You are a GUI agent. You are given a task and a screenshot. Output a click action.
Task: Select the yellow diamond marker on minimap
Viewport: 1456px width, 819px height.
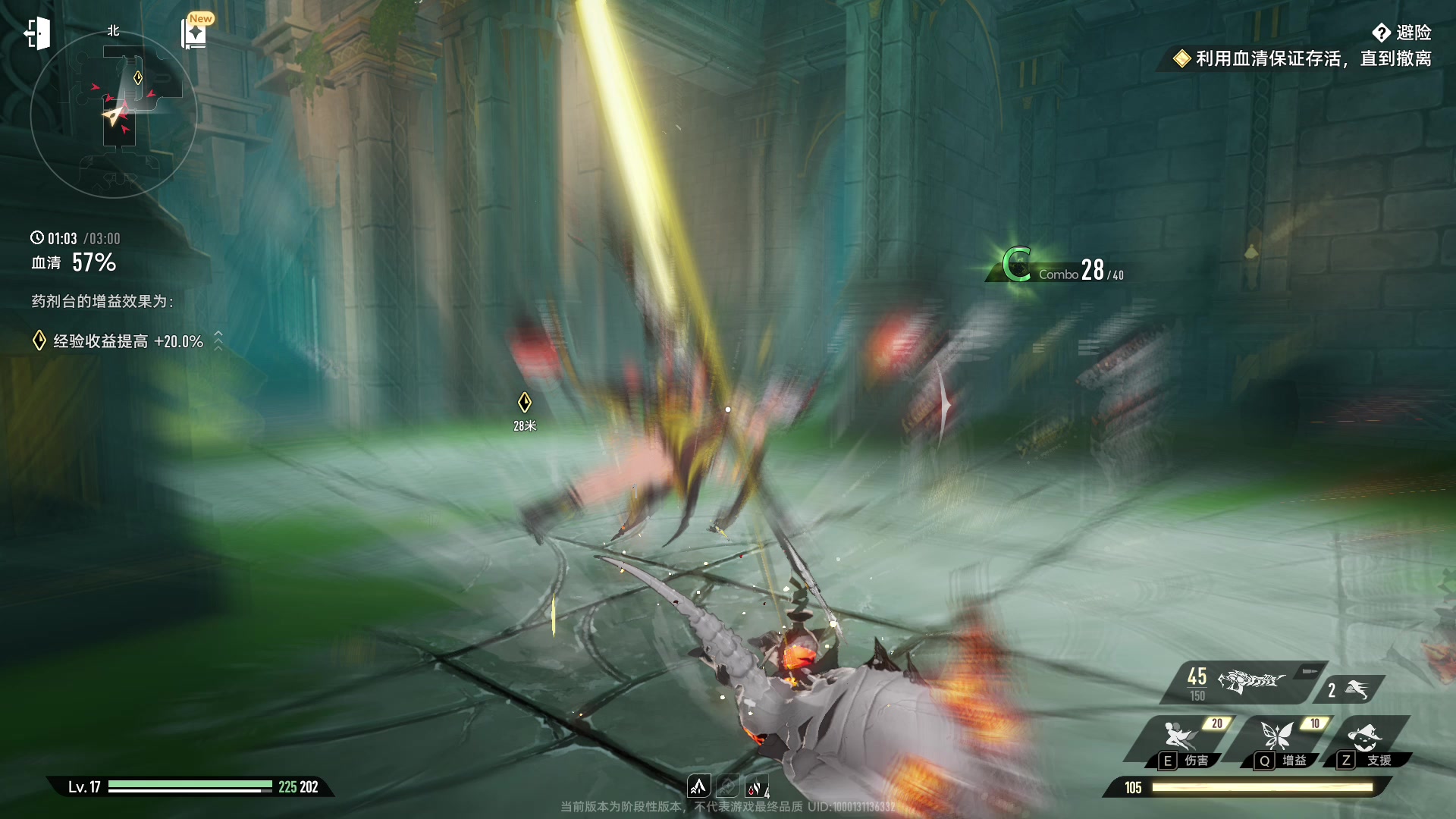click(x=138, y=77)
